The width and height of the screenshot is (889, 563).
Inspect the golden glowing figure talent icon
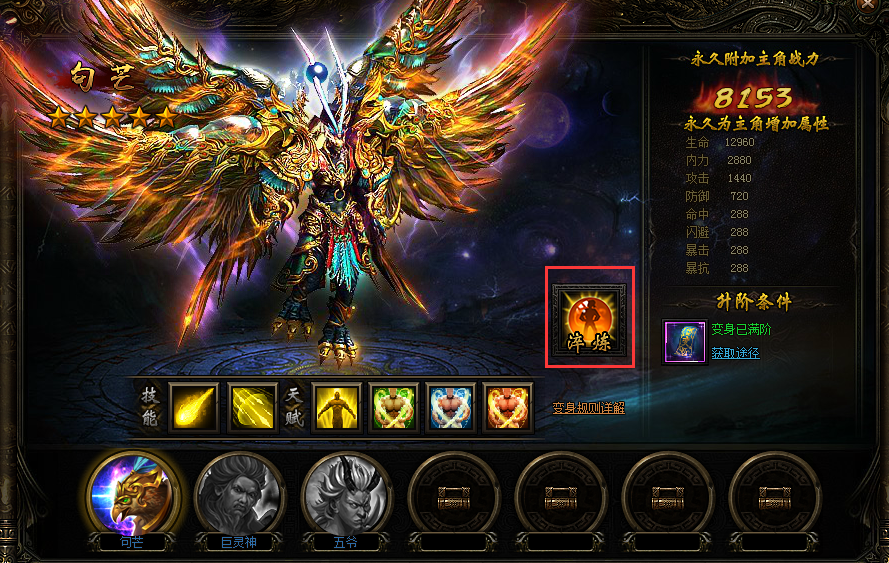point(337,406)
